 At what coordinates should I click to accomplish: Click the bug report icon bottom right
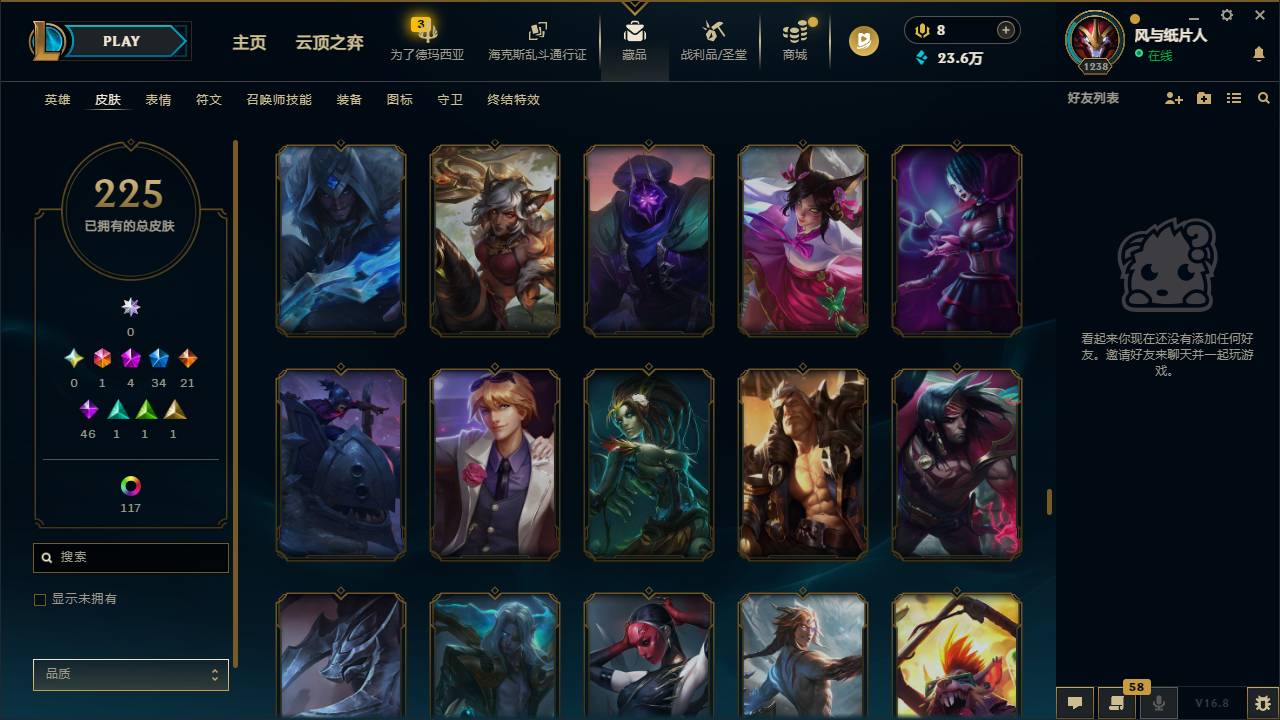tap(1264, 704)
